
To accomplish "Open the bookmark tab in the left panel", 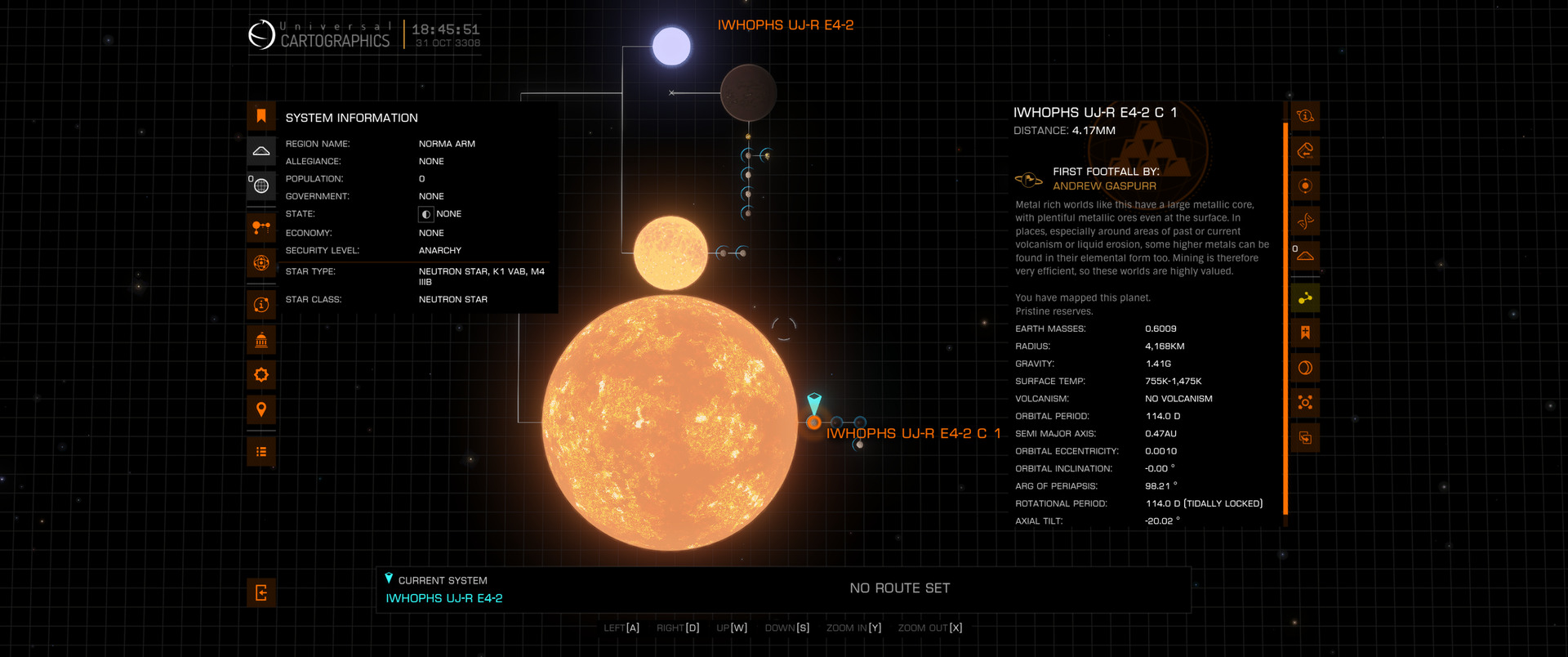I will [x=261, y=116].
